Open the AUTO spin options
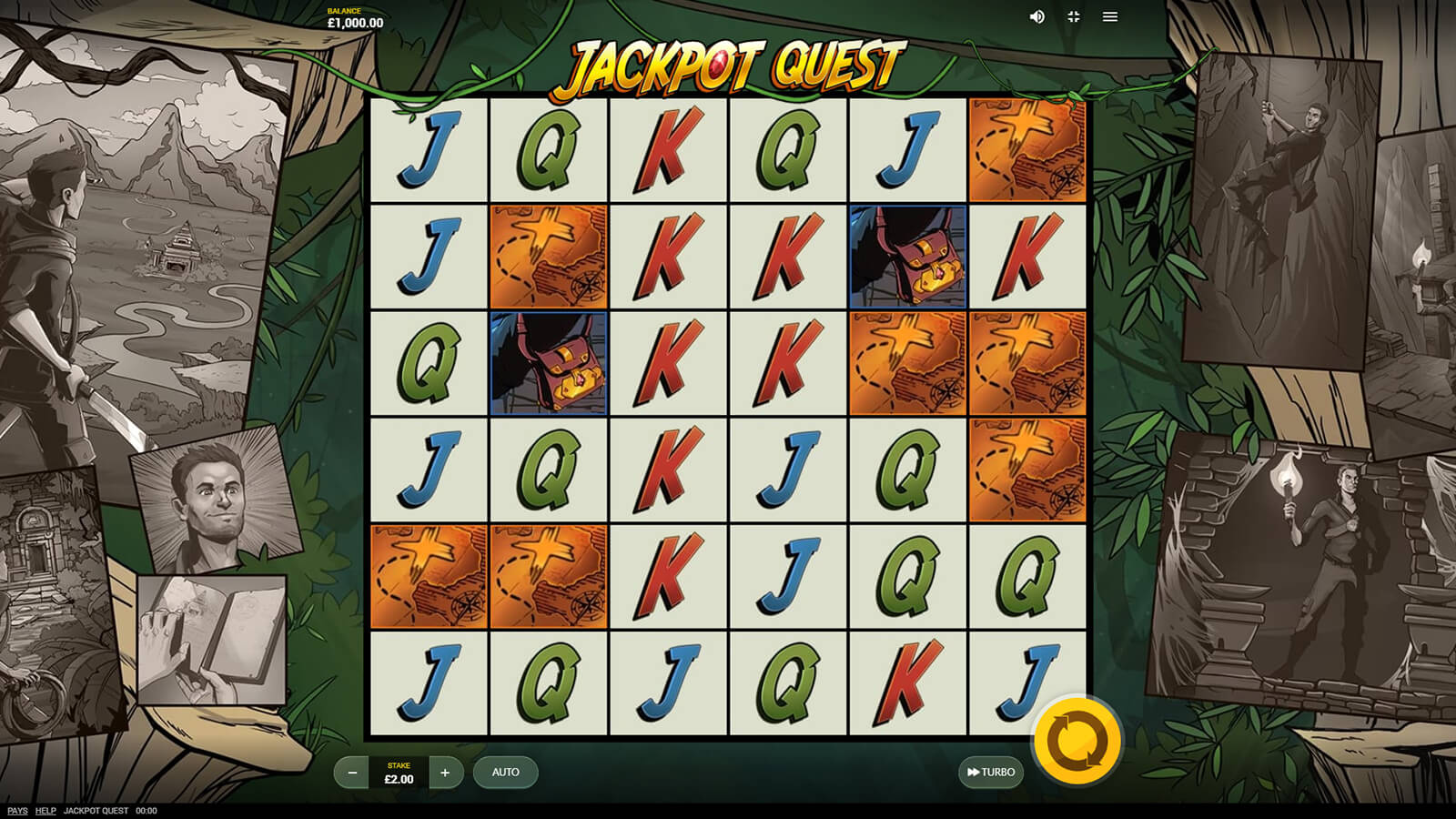 (x=505, y=773)
